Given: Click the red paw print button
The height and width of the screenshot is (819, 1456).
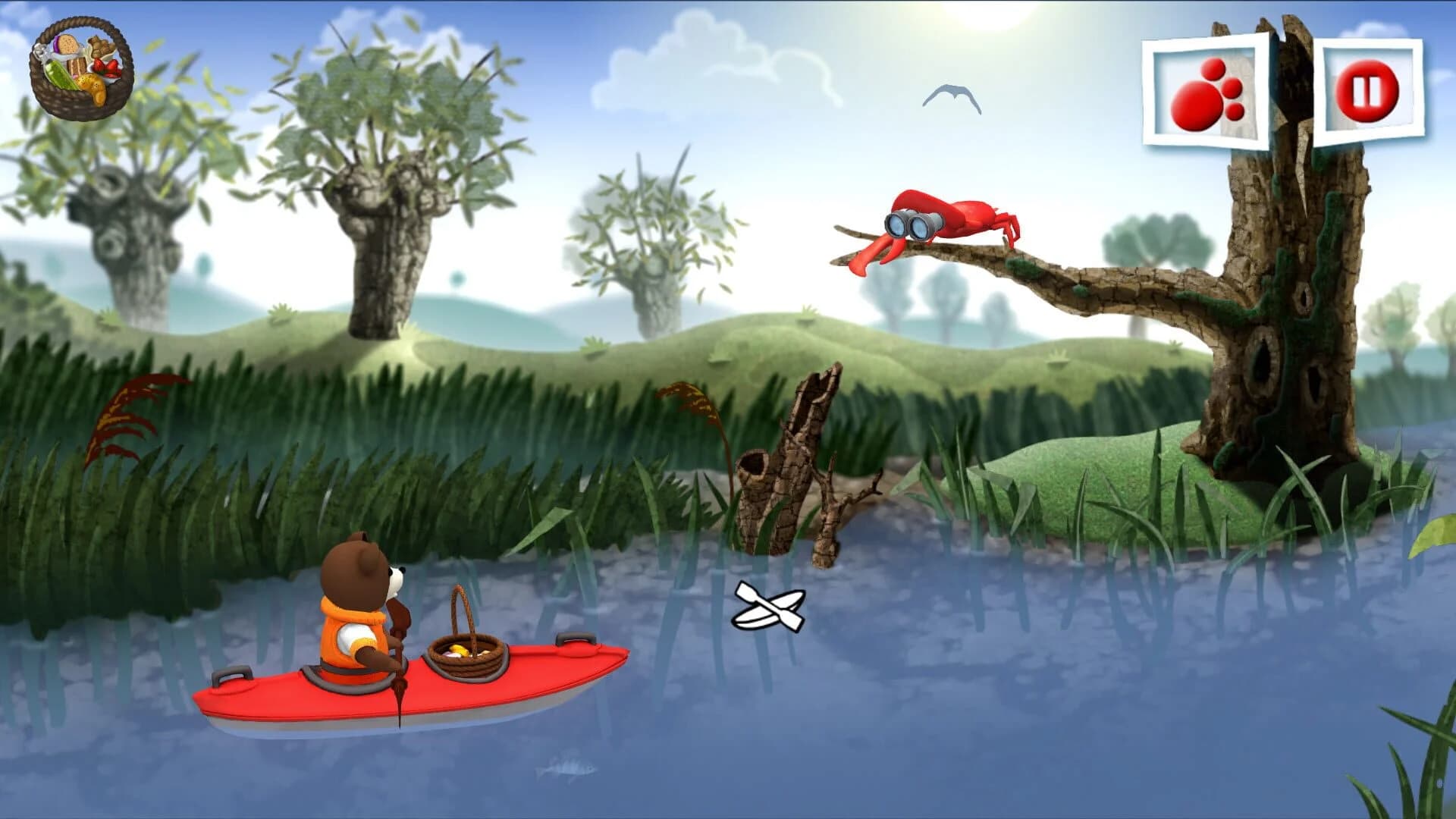Looking at the screenshot, I should coord(1206,91).
